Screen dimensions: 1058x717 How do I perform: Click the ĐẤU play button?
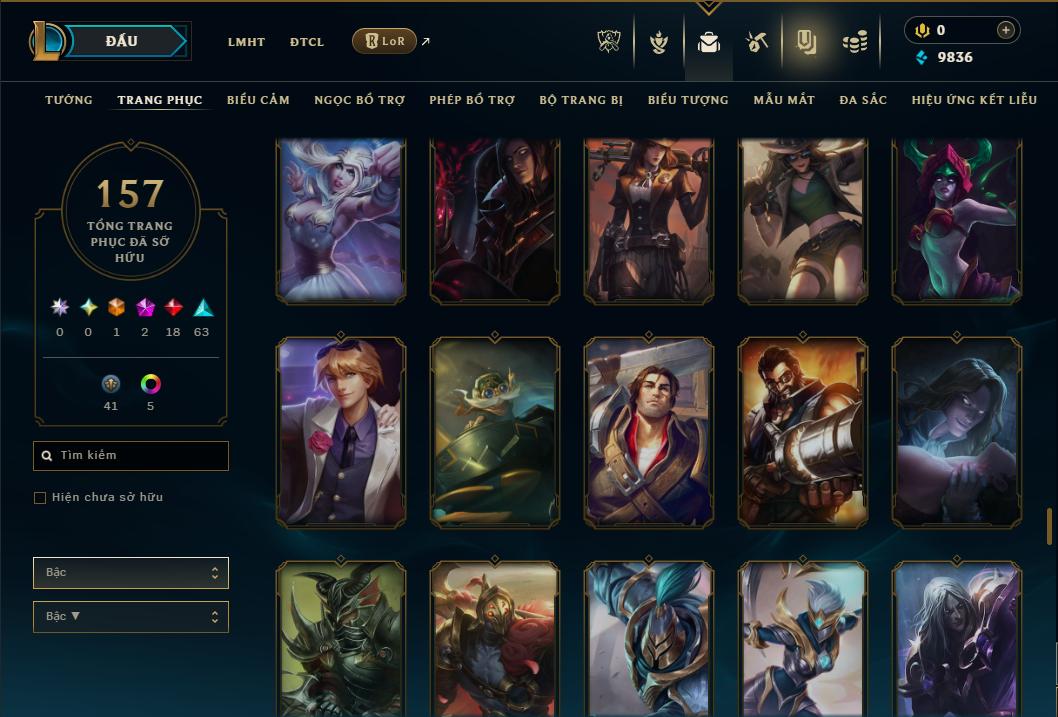click(122, 41)
